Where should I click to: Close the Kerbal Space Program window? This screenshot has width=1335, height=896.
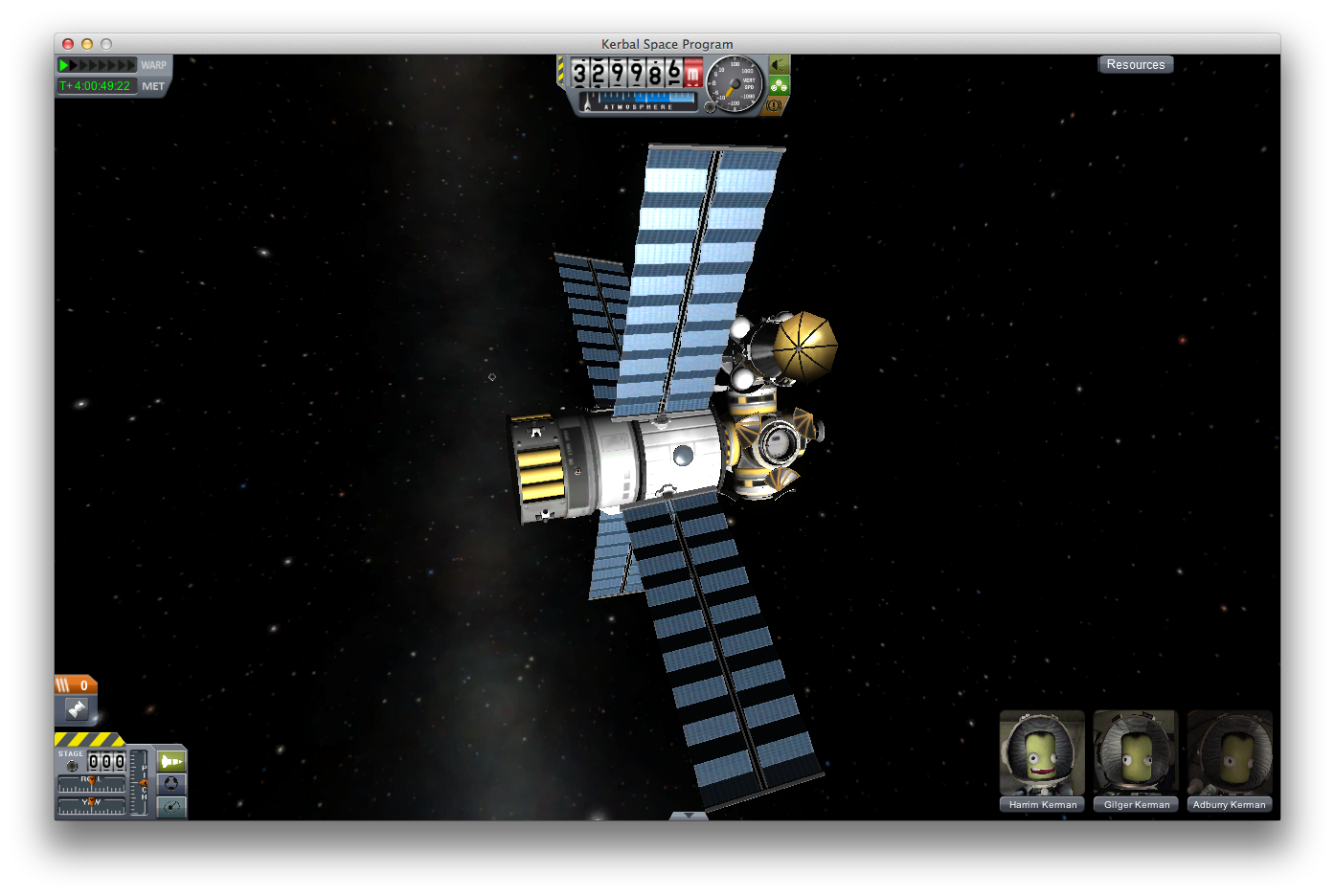coord(68,44)
